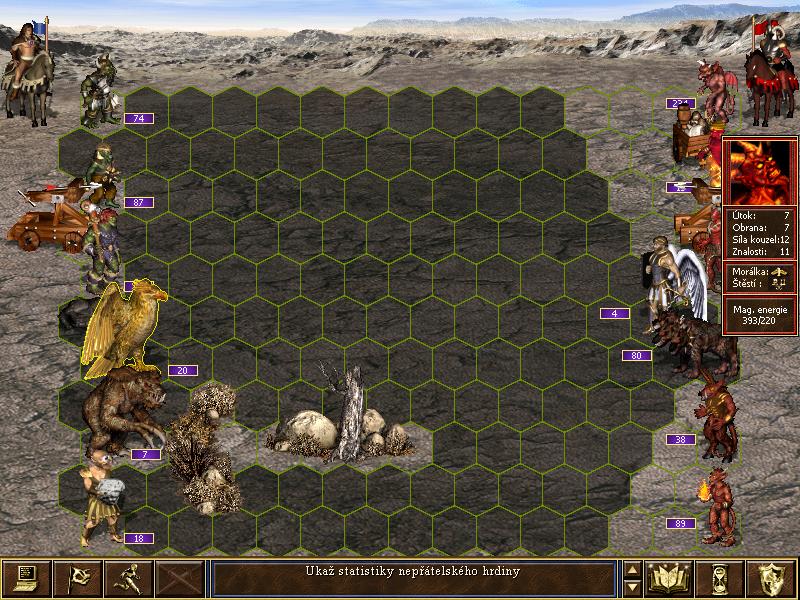Choose the hourglass wait button
The height and width of the screenshot is (600, 800).
(x=722, y=578)
